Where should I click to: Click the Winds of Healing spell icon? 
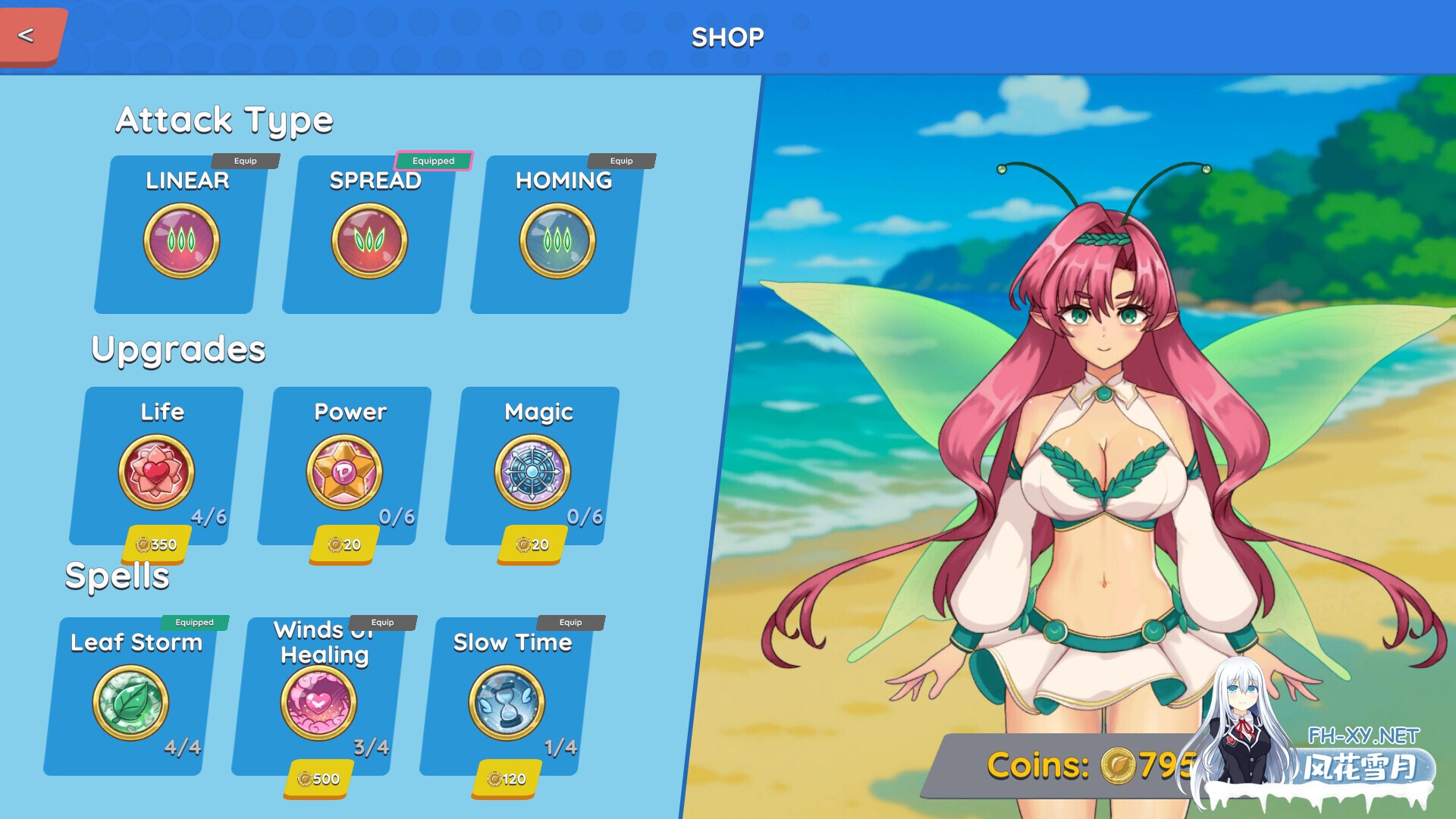pyautogui.click(x=318, y=701)
